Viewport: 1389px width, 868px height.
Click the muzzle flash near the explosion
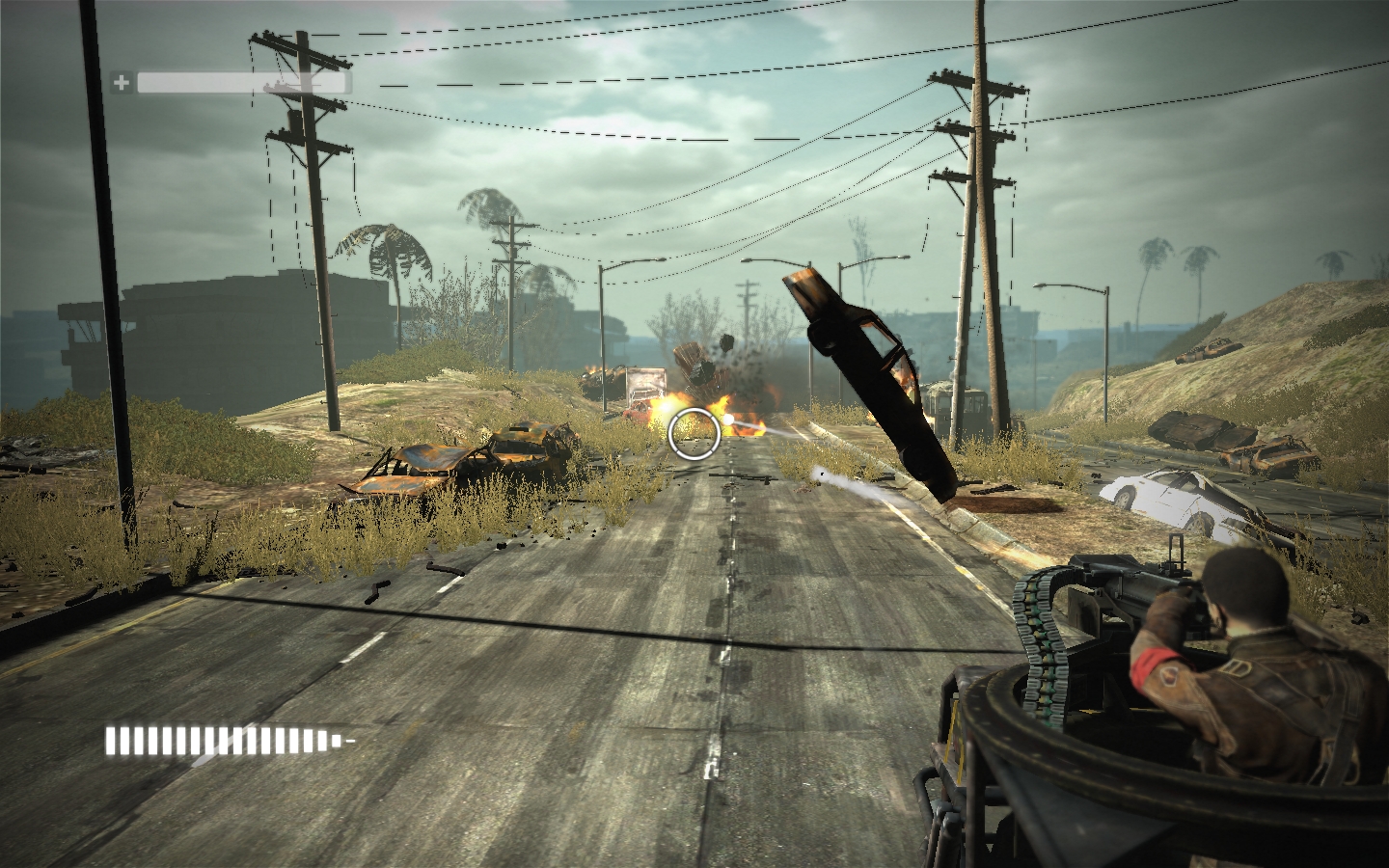coord(728,419)
